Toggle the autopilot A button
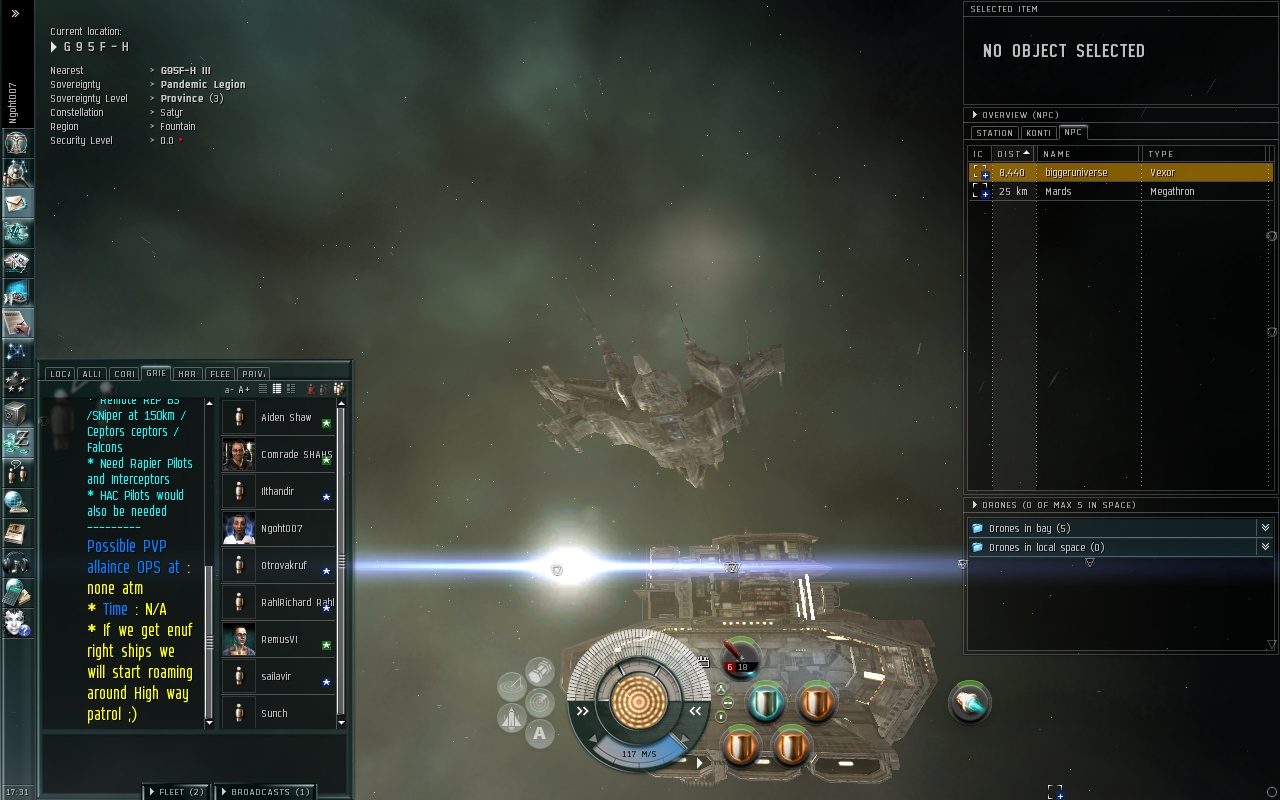The width and height of the screenshot is (1280, 800). click(x=539, y=734)
